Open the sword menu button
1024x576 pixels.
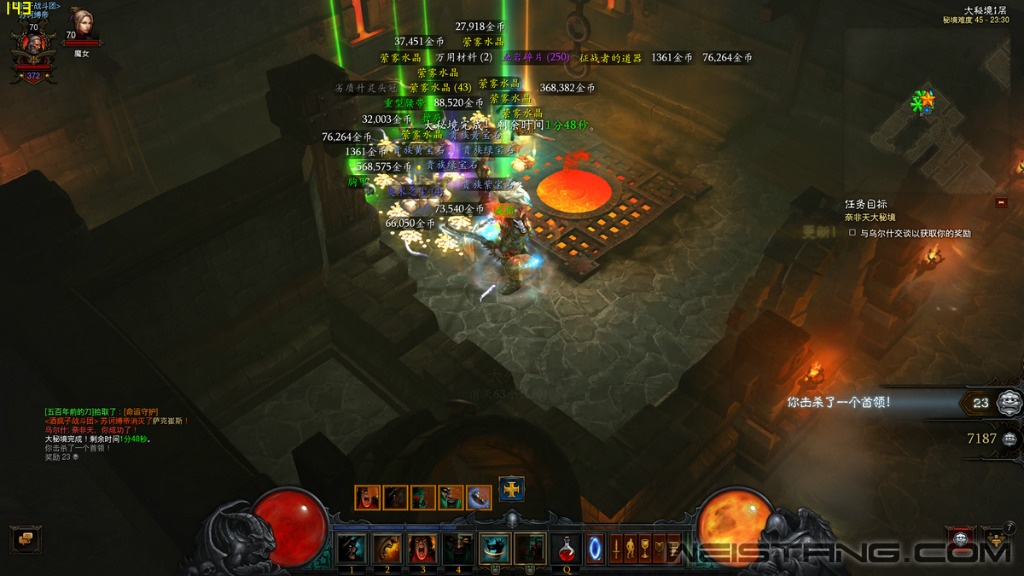616,548
